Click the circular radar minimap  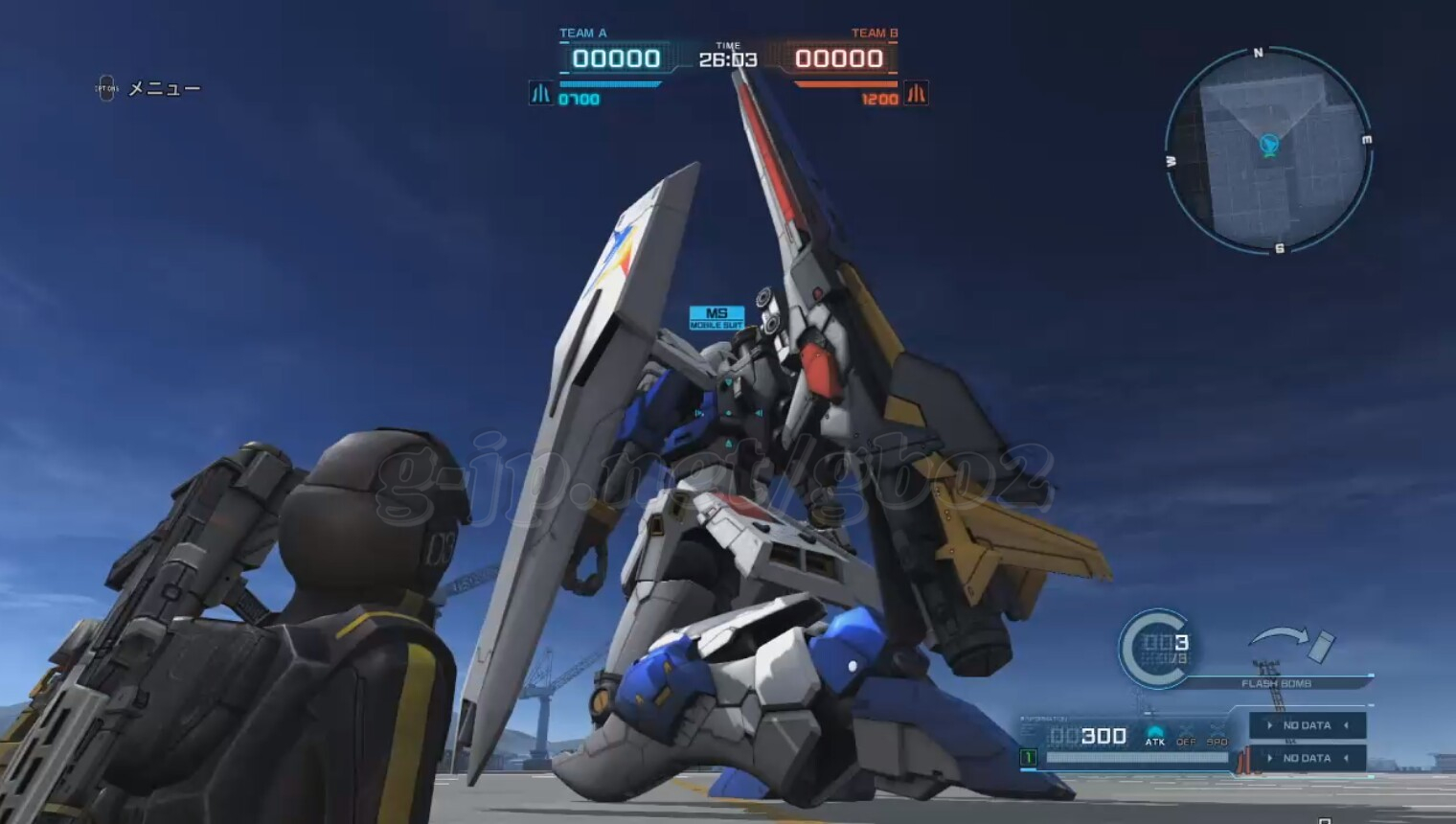[1268, 151]
